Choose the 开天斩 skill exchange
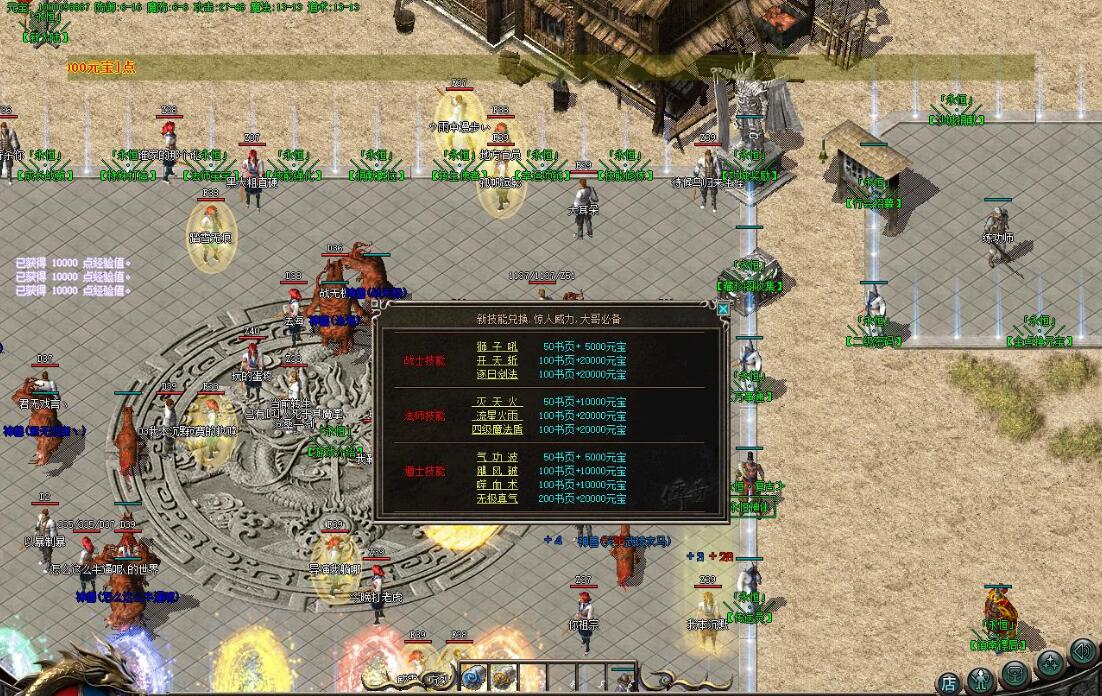This screenshot has height=696, width=1102. pyautogui.click(x=496, y=360)
